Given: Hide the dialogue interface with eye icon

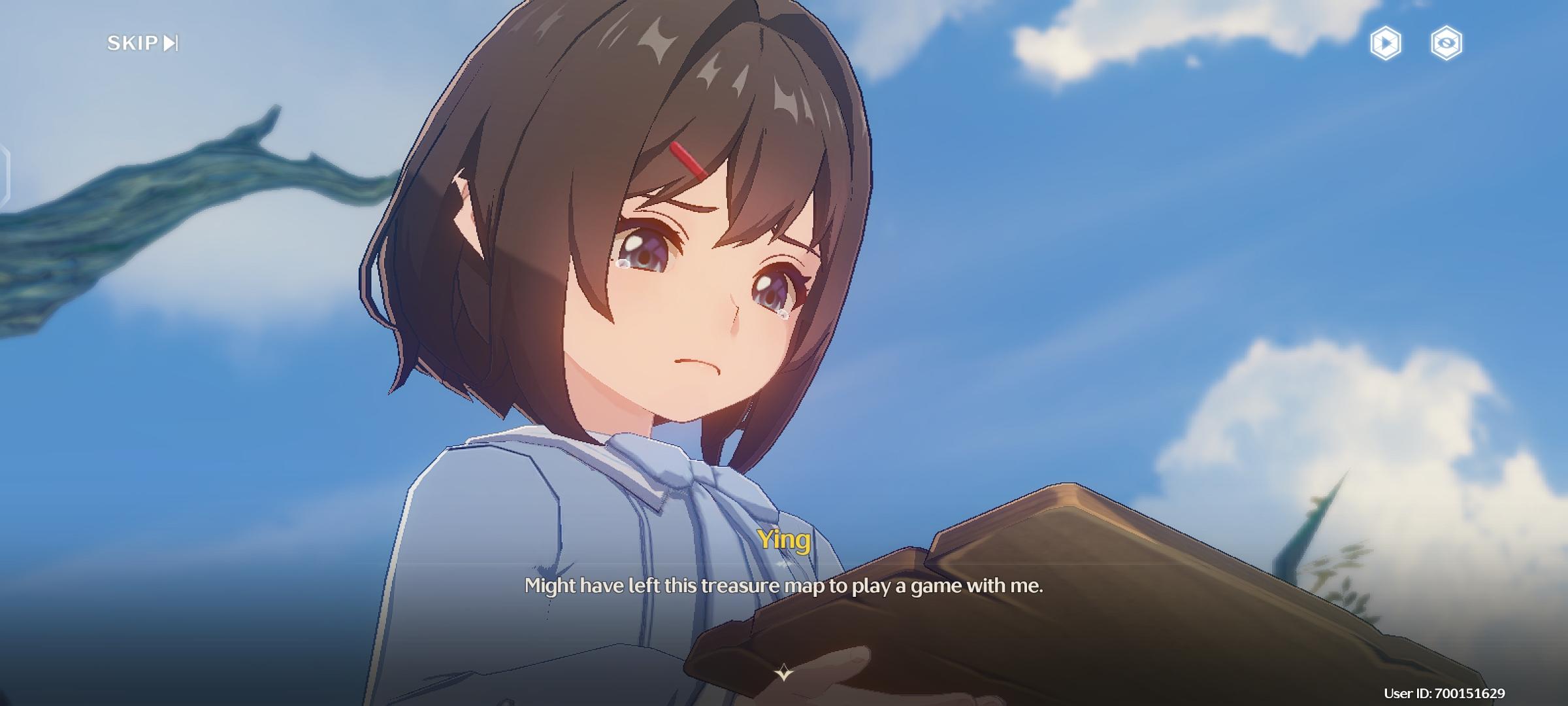Looking at the screenshot, I should [1446, 44].
